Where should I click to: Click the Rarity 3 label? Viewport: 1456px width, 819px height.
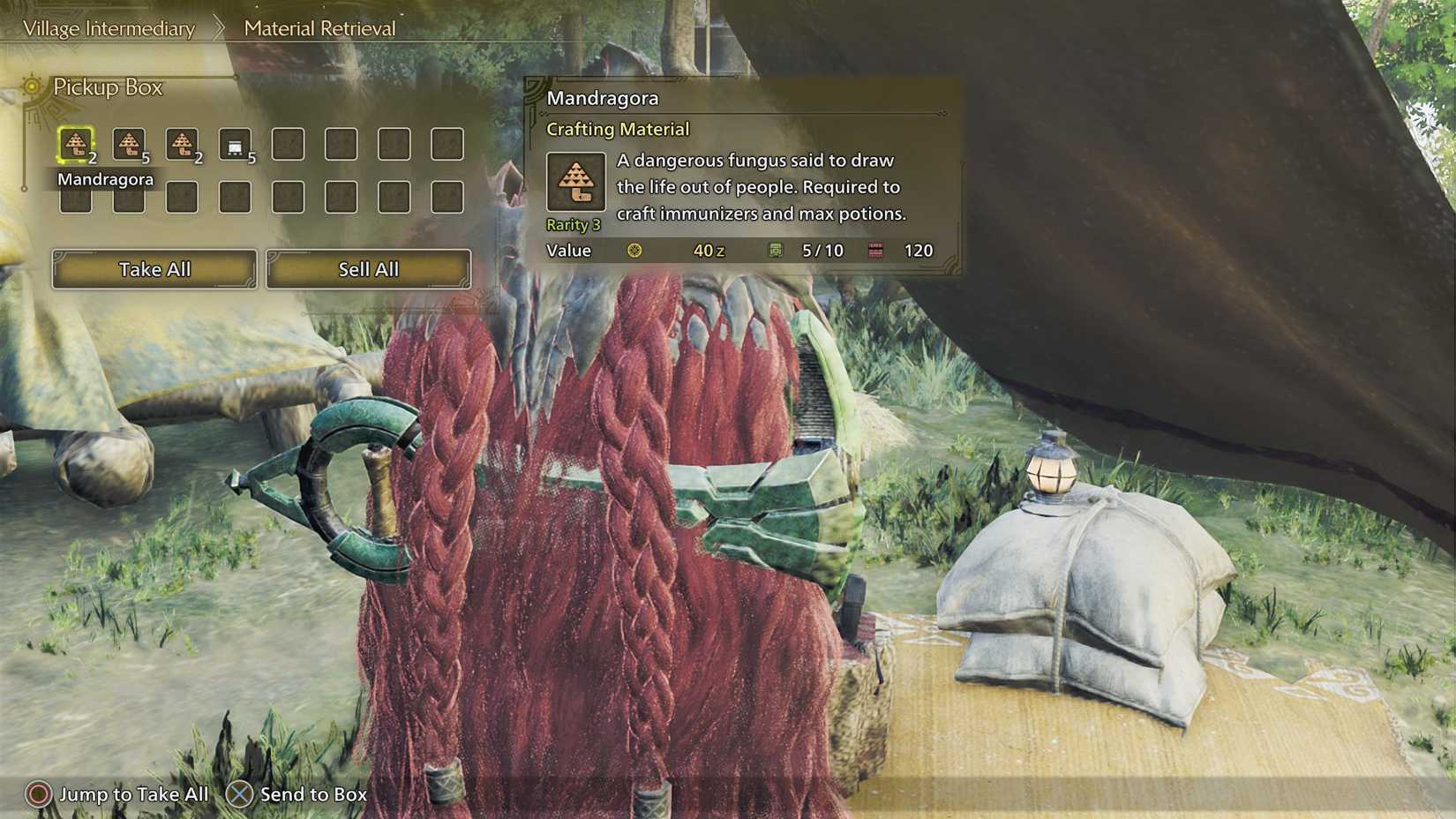pos(572,224)
